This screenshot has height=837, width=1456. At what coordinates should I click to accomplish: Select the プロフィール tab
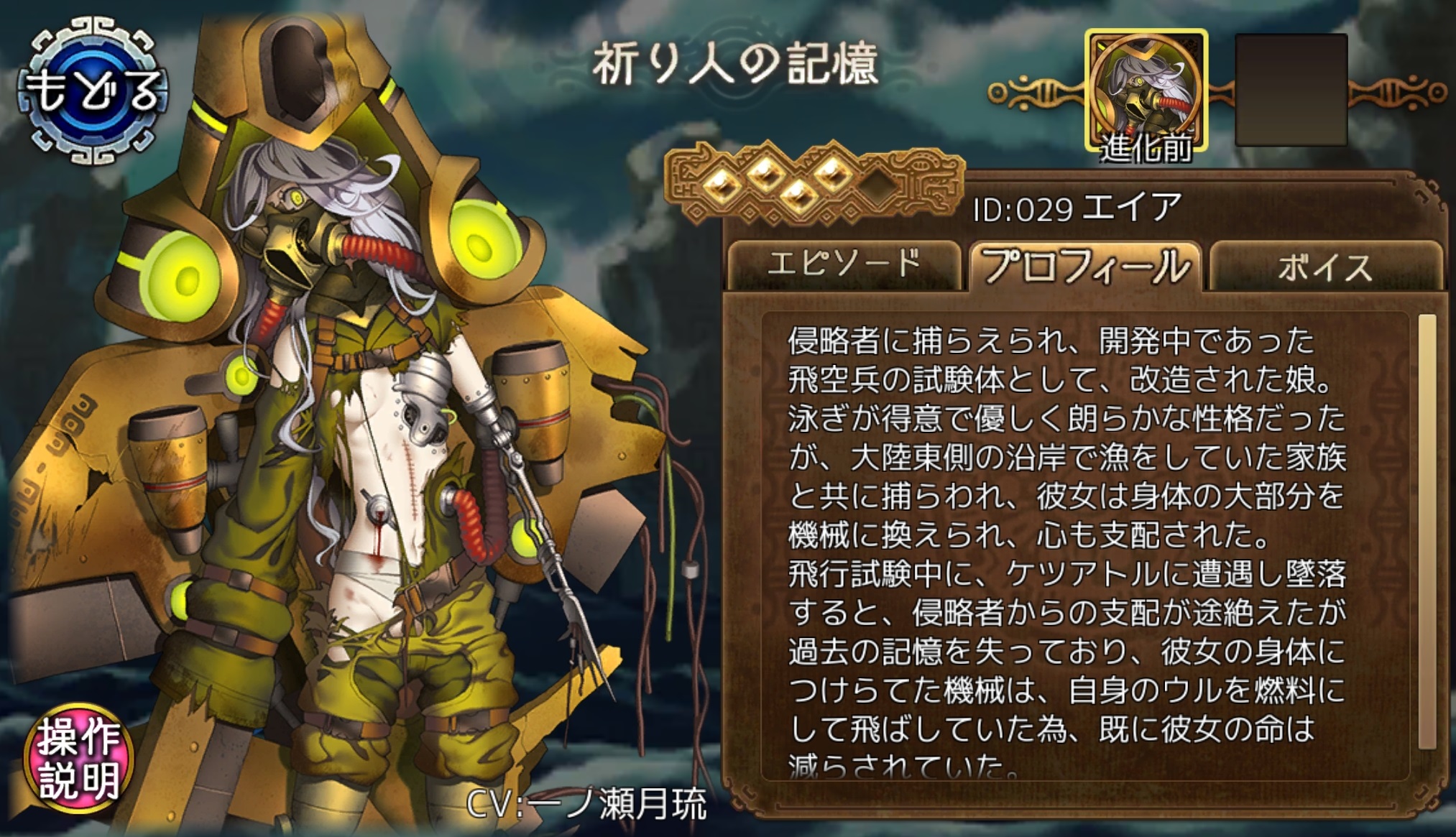point(1085,266)
